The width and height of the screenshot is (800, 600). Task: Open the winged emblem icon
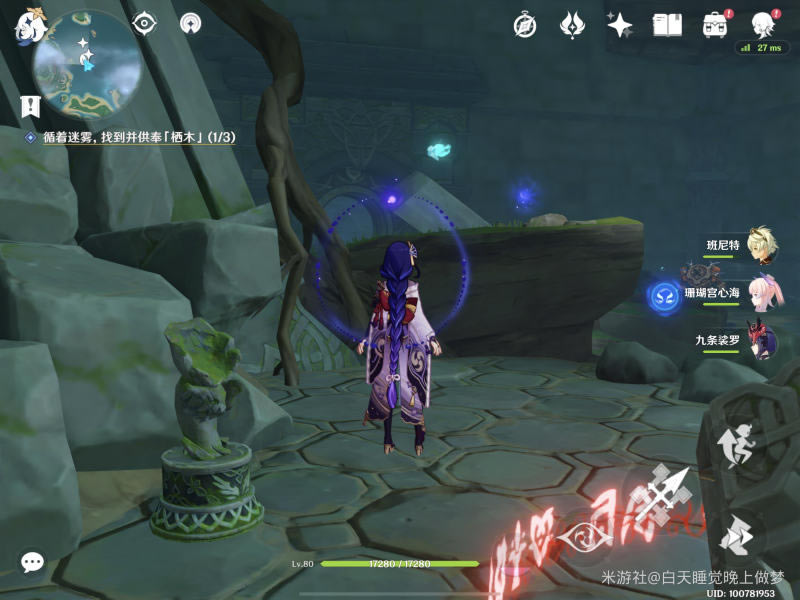[572, 25]
